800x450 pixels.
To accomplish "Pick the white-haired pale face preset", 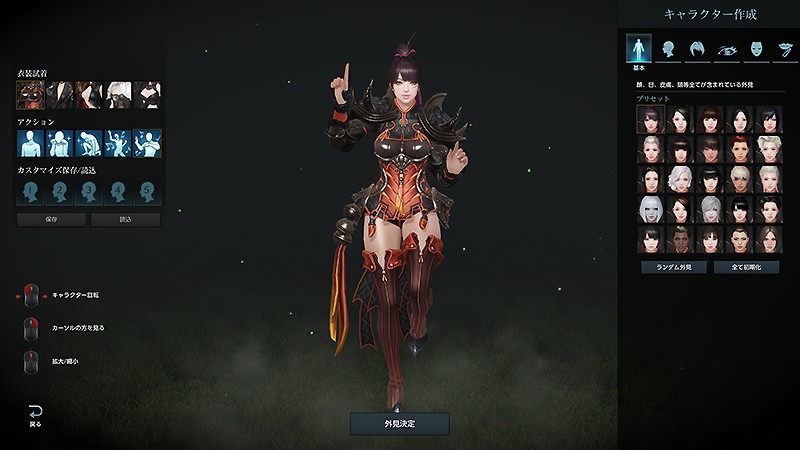I will click(651, 209).
